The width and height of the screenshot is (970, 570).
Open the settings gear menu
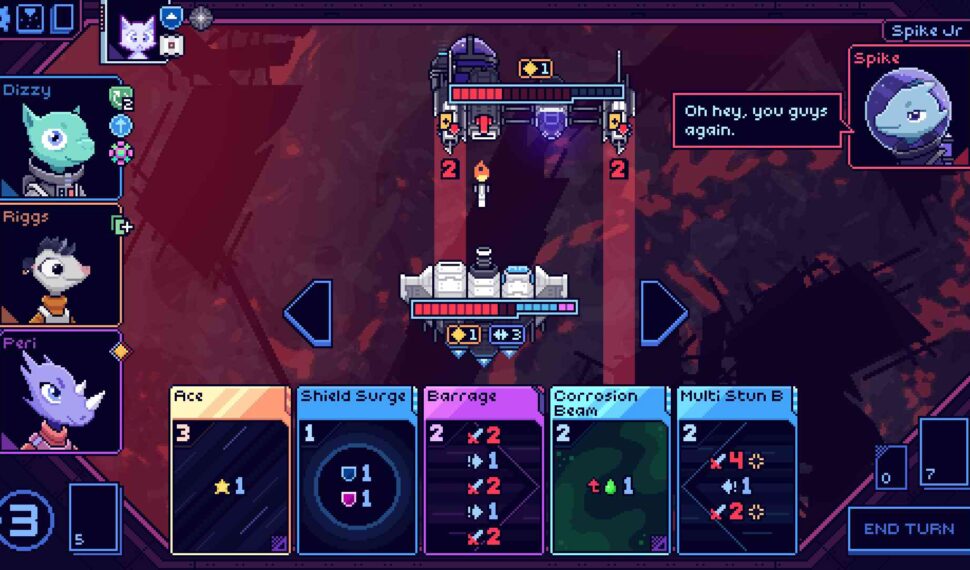tap(4, 17)
